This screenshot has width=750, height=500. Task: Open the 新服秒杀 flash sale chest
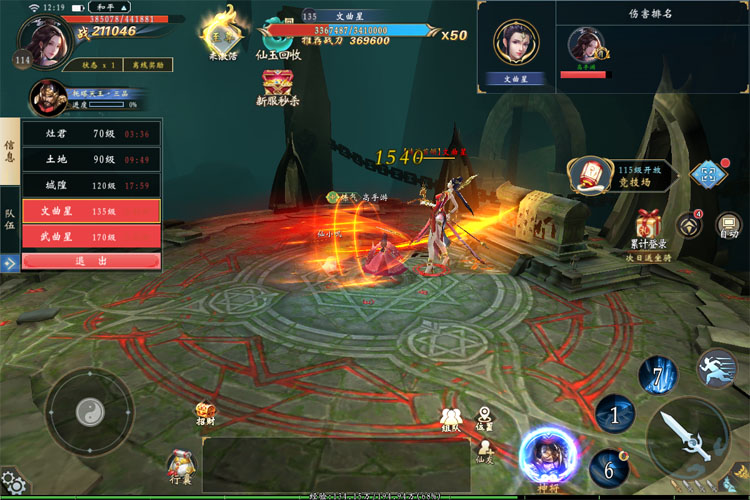(x=279, y=90)
